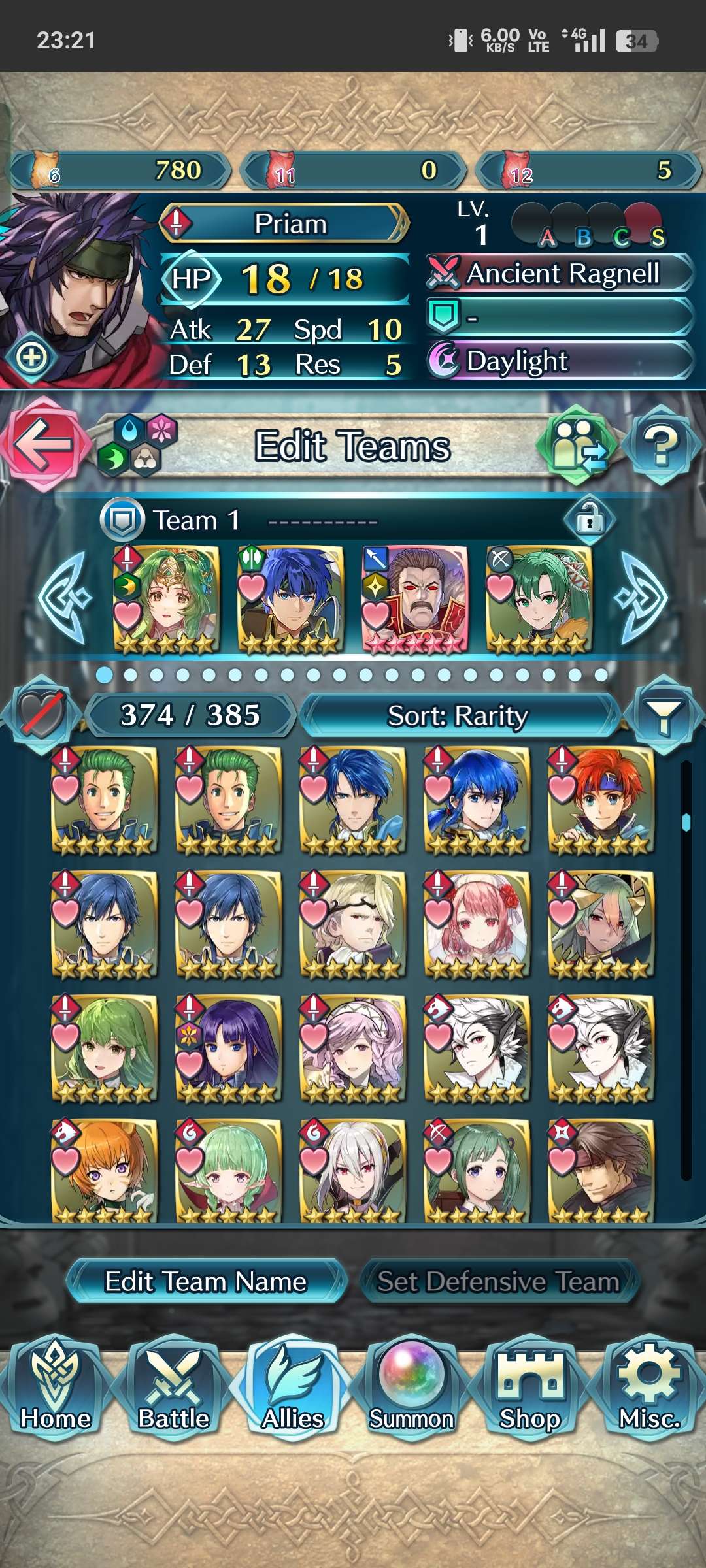Expand Priam's portrait with the plus icon

[x=31, y=357]
